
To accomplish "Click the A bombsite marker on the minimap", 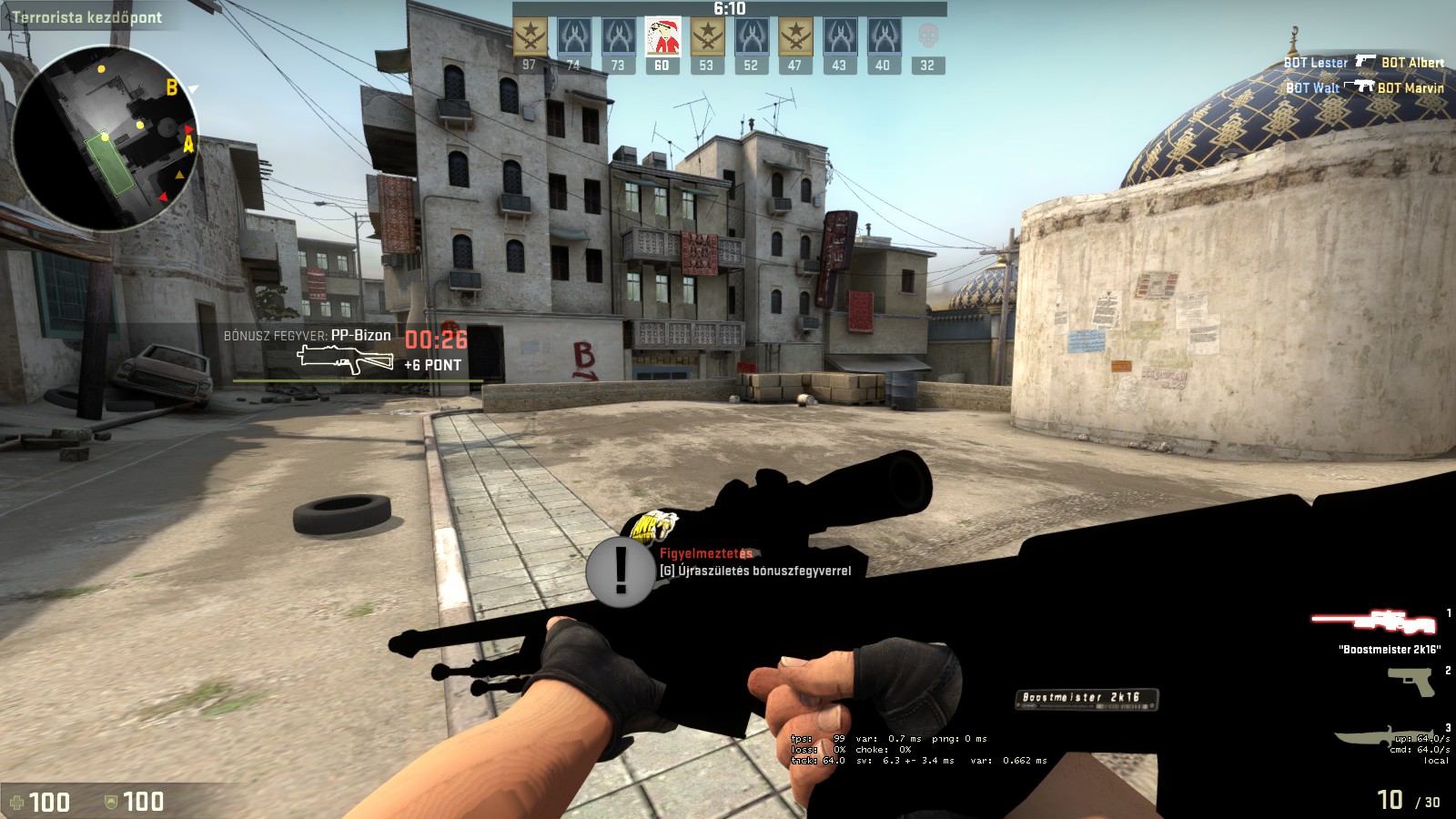I will click(x=188, y=144).
